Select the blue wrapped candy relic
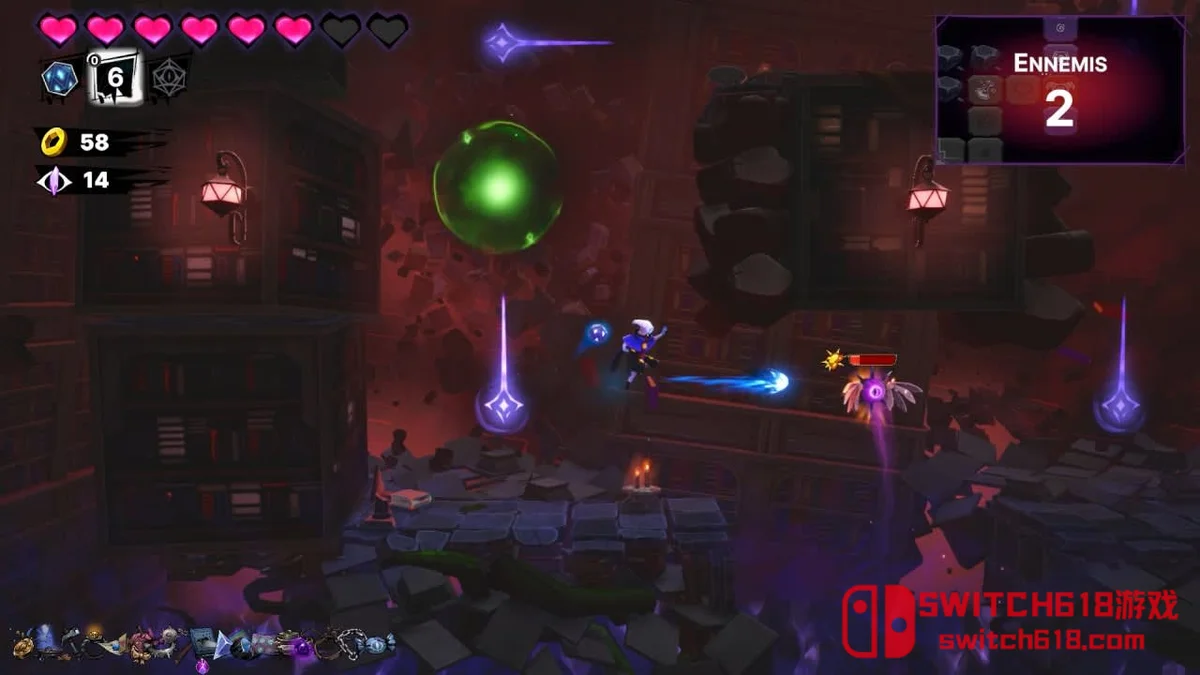This screenshot has width=1200, height=675. point(377,643)
